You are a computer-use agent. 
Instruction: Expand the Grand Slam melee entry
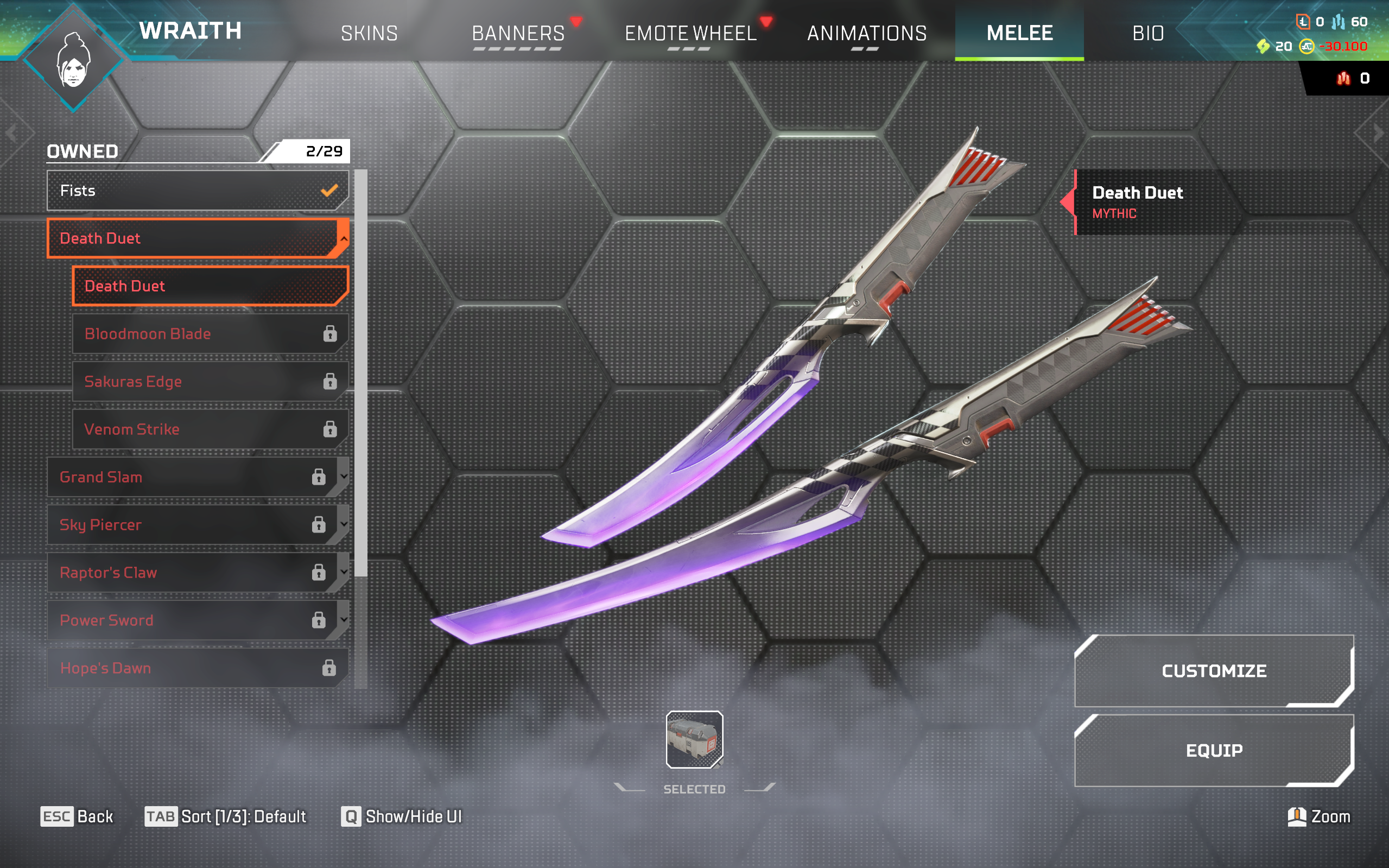tap(197, 477)
